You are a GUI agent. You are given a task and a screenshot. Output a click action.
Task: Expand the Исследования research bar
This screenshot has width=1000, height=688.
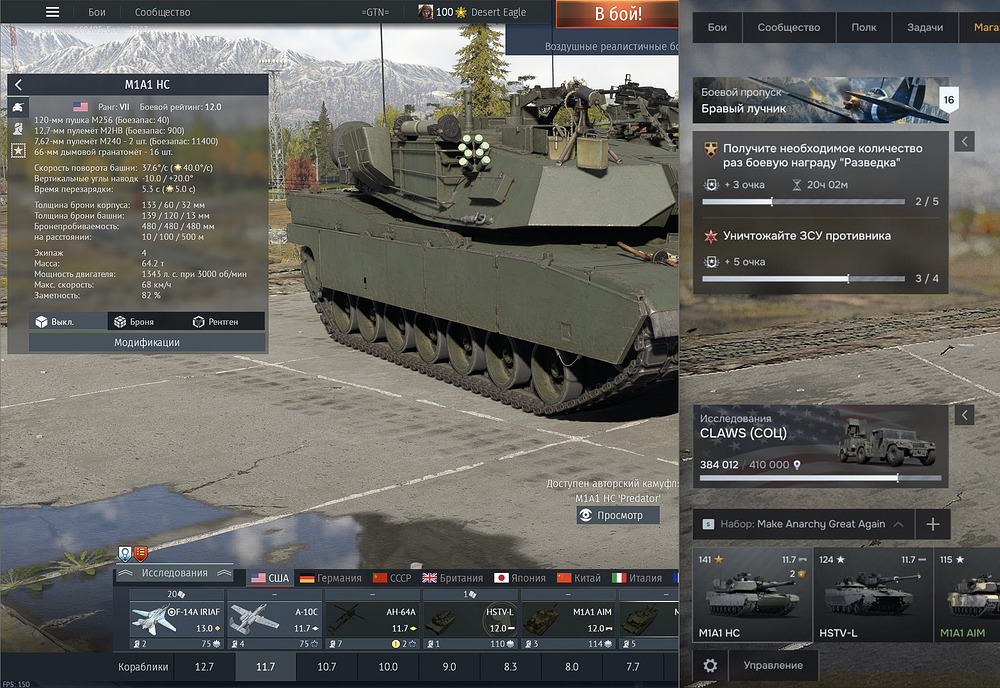pyautogui.click(x=174, y=573)
